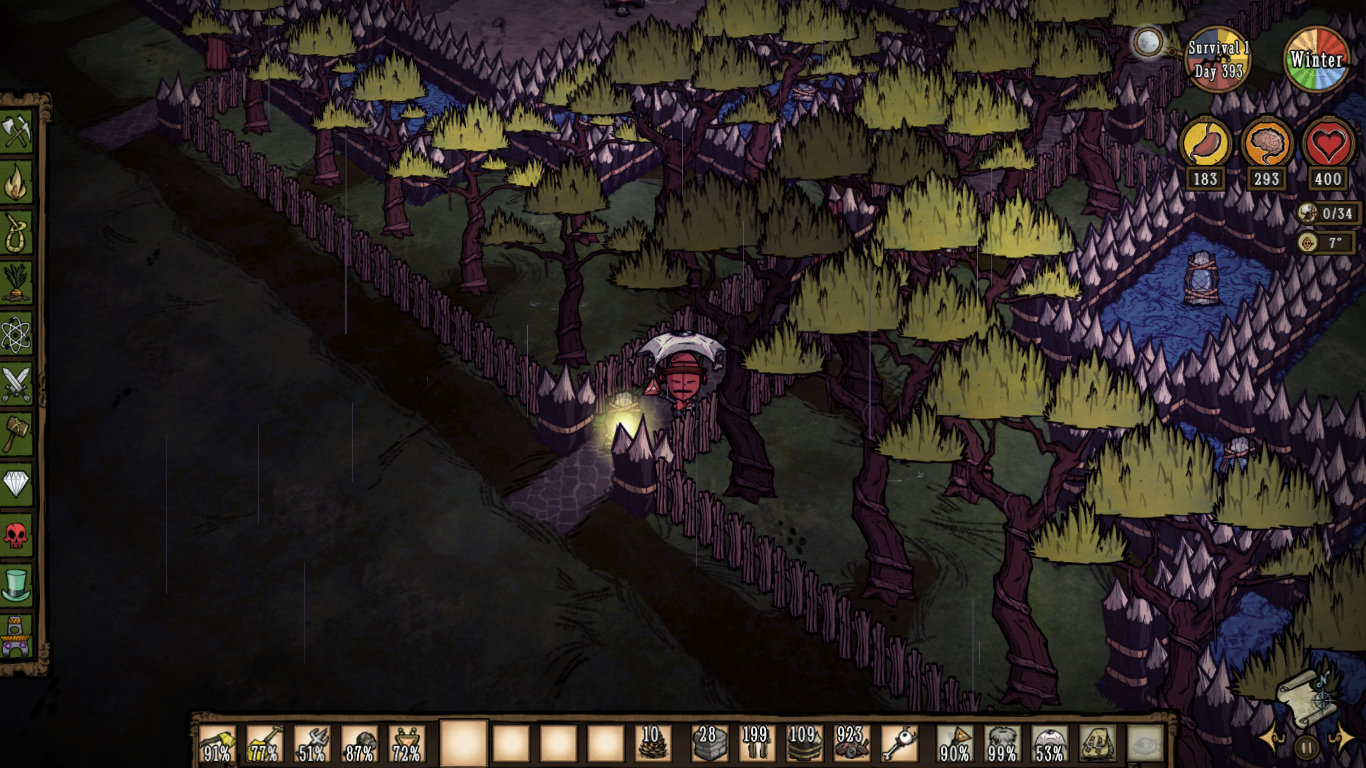Select the Food farming crafting tab
The height and width of the screenshot is (768, 1366).
coord(16,283)
